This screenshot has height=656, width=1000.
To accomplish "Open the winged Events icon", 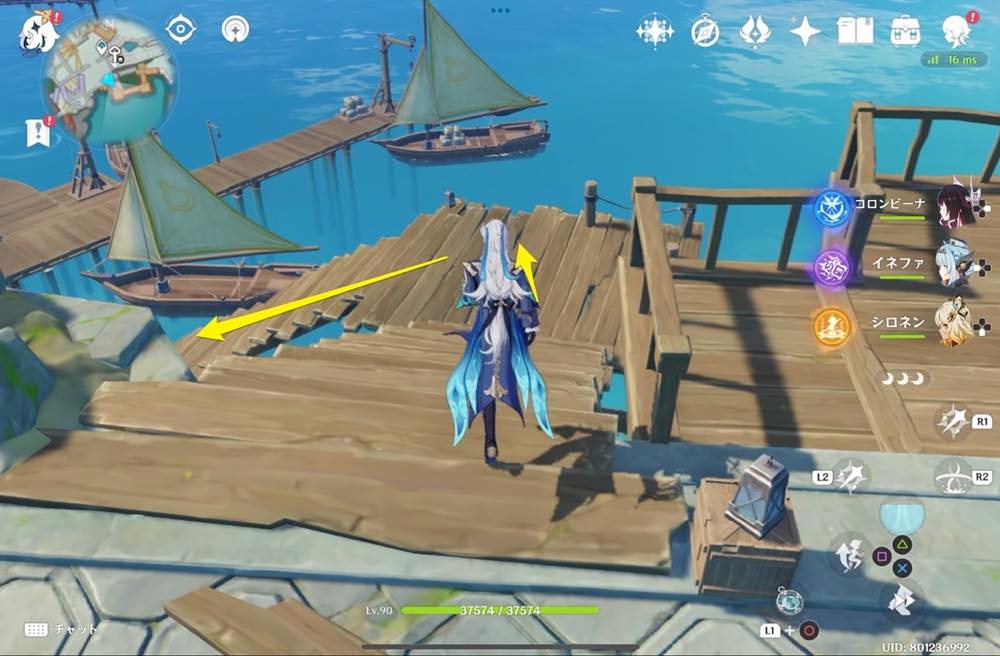I will click(x=755, y=32).
